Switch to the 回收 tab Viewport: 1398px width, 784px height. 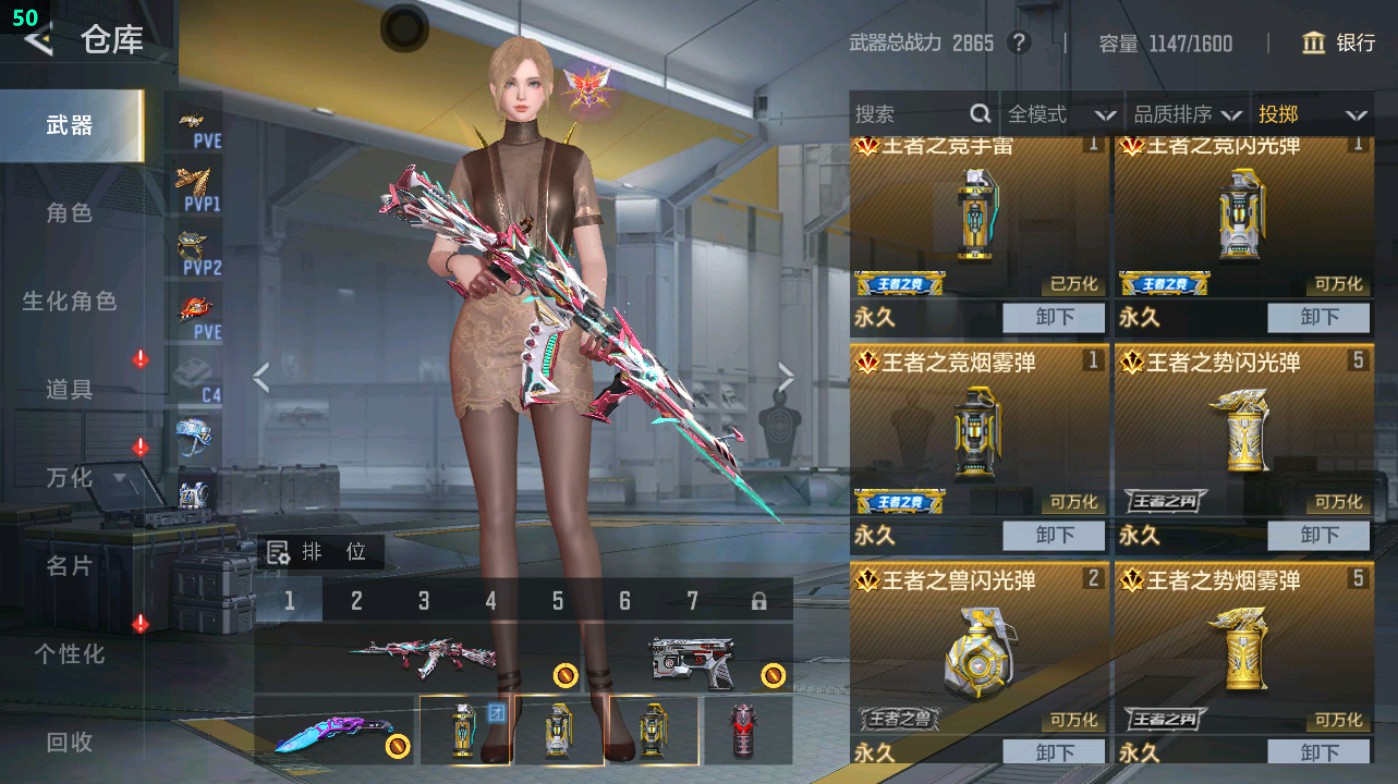pos(72,742)
